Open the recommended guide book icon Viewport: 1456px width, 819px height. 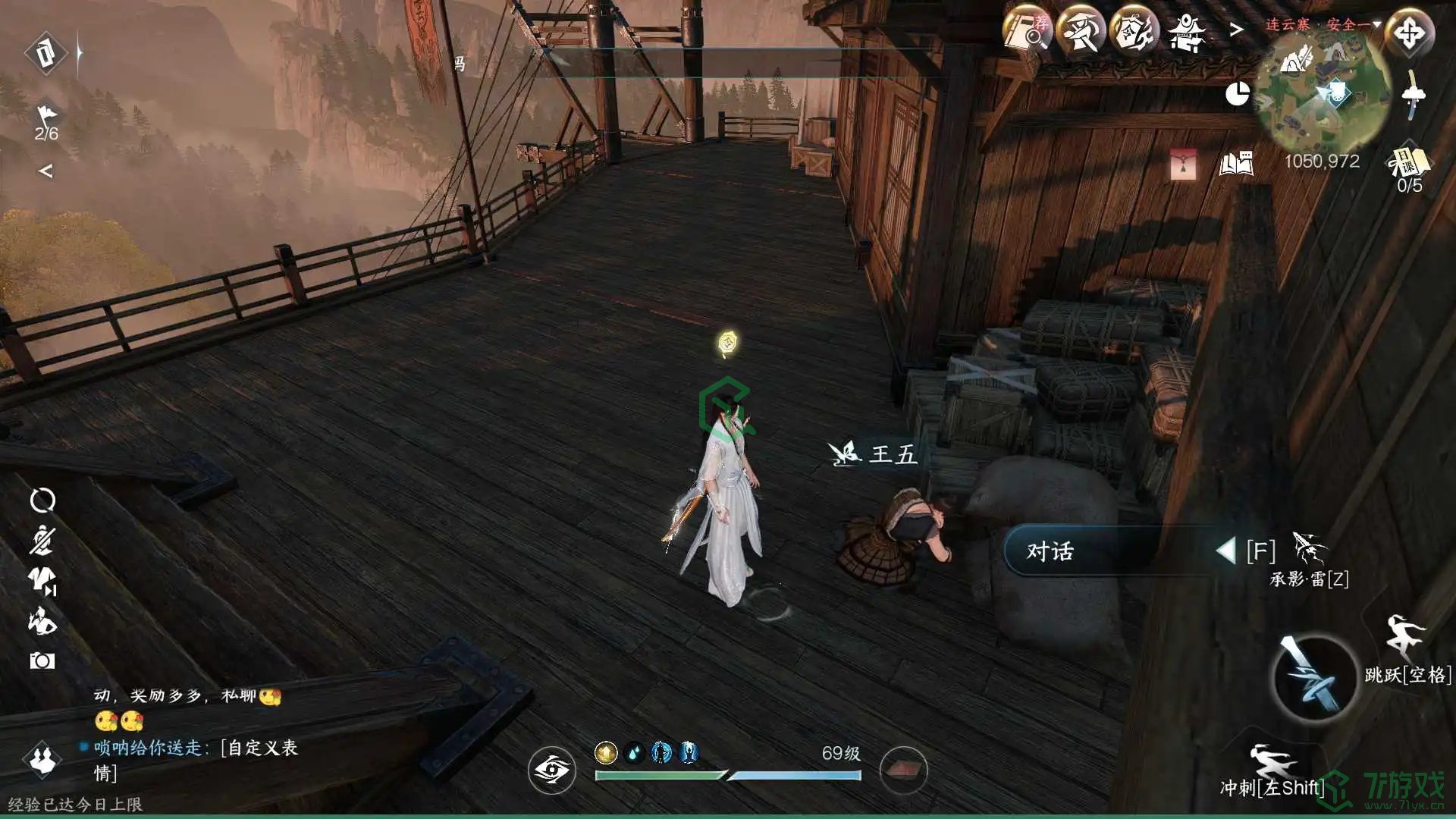[x=1028, y=33]
